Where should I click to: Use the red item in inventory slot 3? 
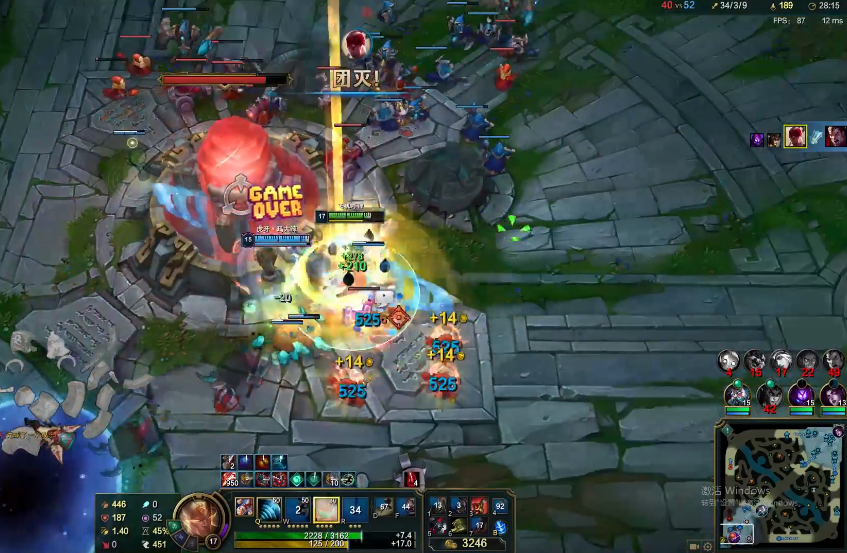(x=478, y=507)
